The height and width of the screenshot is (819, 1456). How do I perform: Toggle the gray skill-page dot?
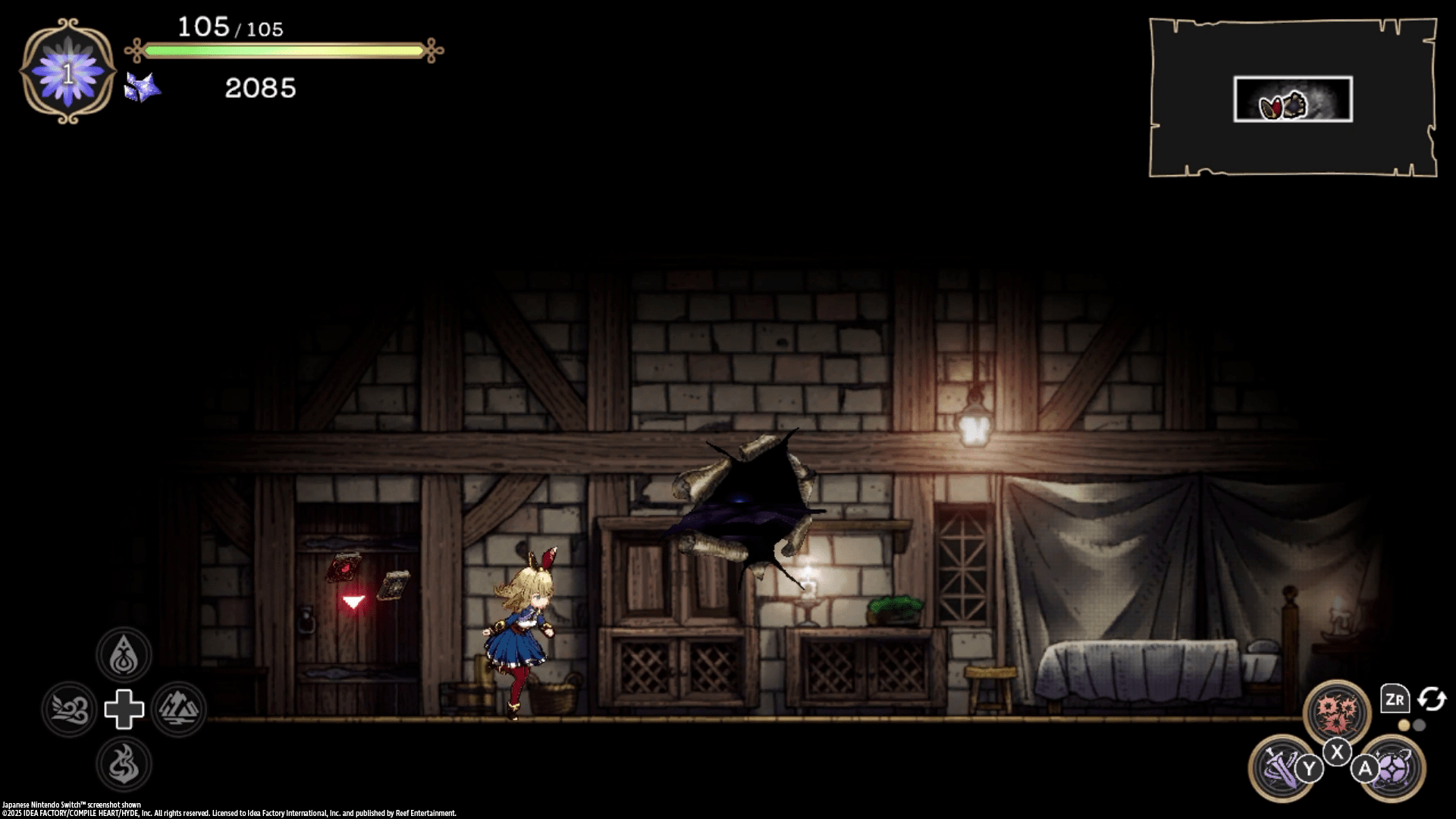1419,724
